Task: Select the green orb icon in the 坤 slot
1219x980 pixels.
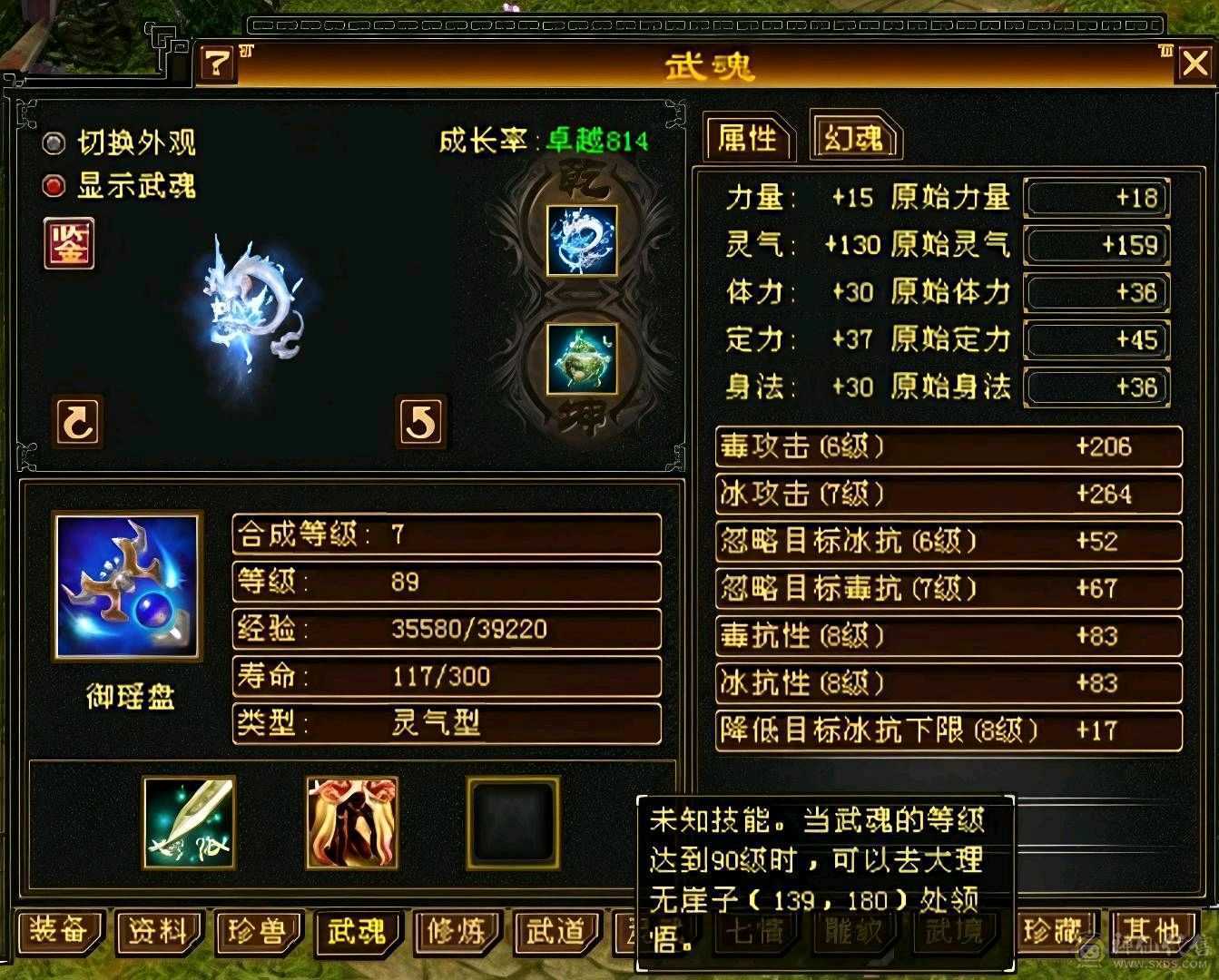Action: click(583, 362)
